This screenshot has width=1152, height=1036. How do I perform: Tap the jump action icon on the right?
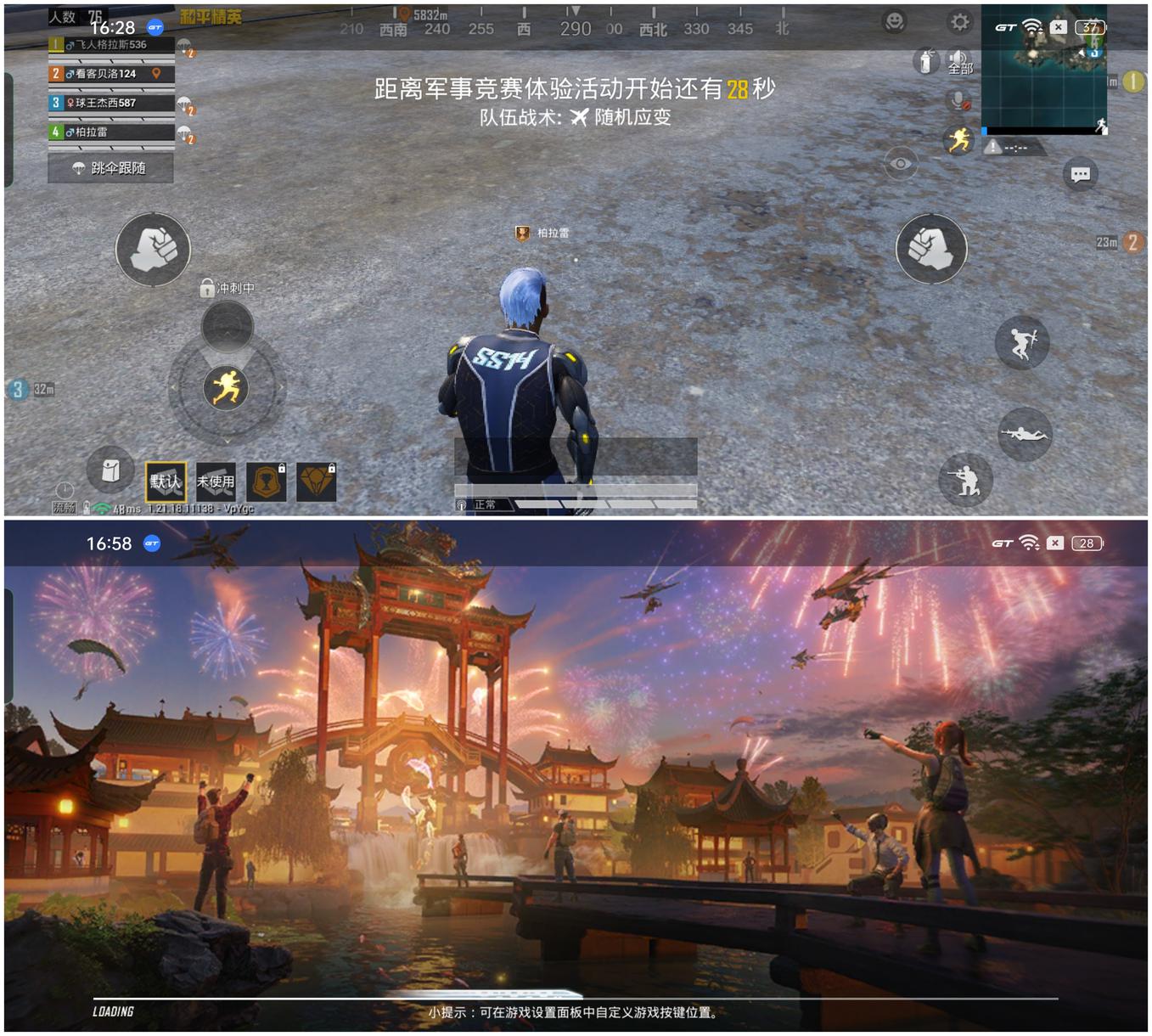pyautogui.click(x=1021, y=342)
